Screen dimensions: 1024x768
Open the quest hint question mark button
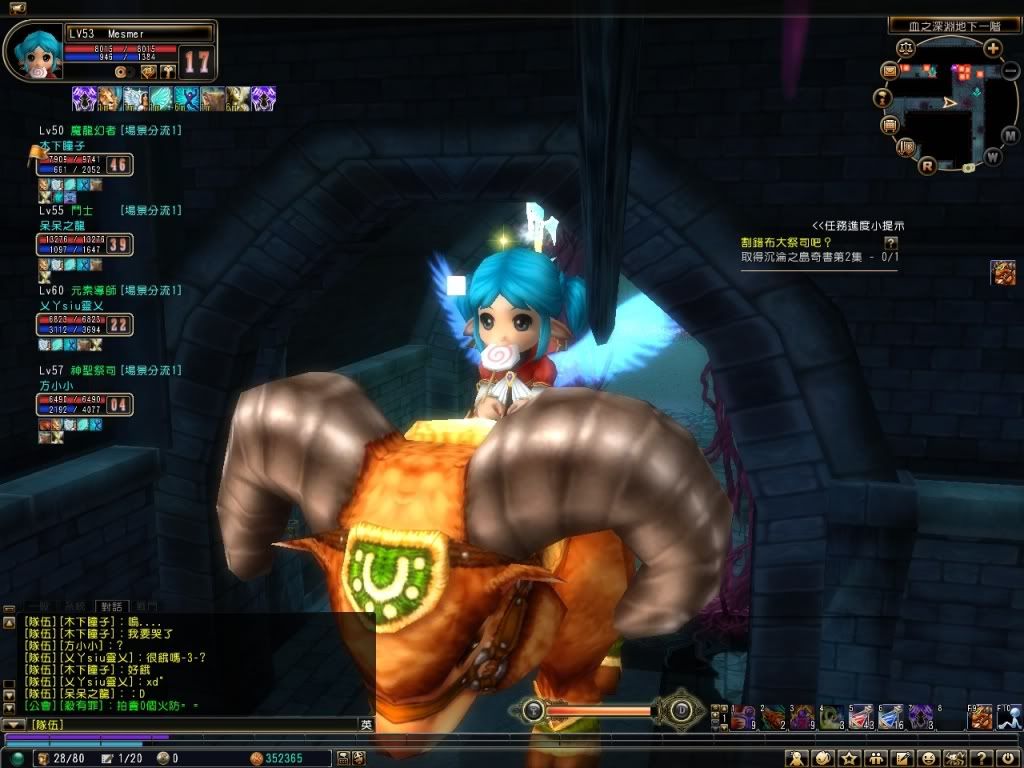click(891, 242)
